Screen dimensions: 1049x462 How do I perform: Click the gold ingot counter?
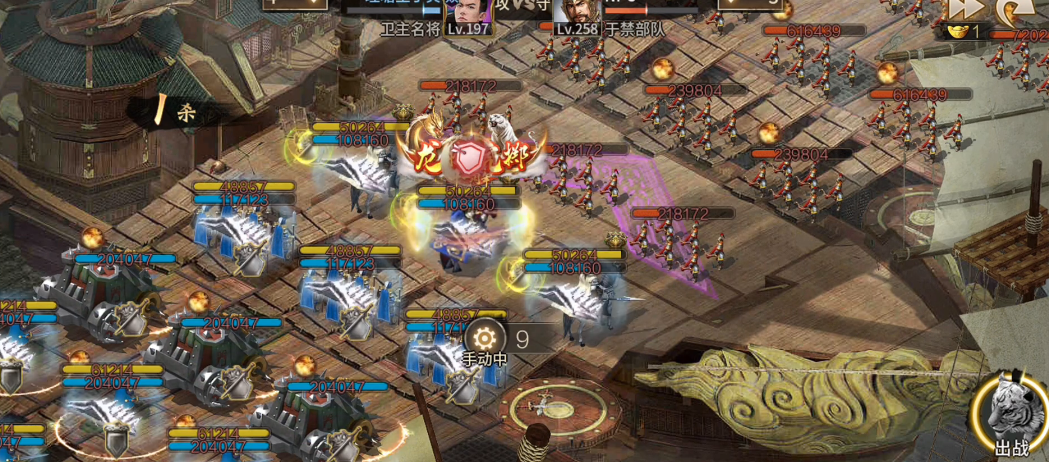964,32
